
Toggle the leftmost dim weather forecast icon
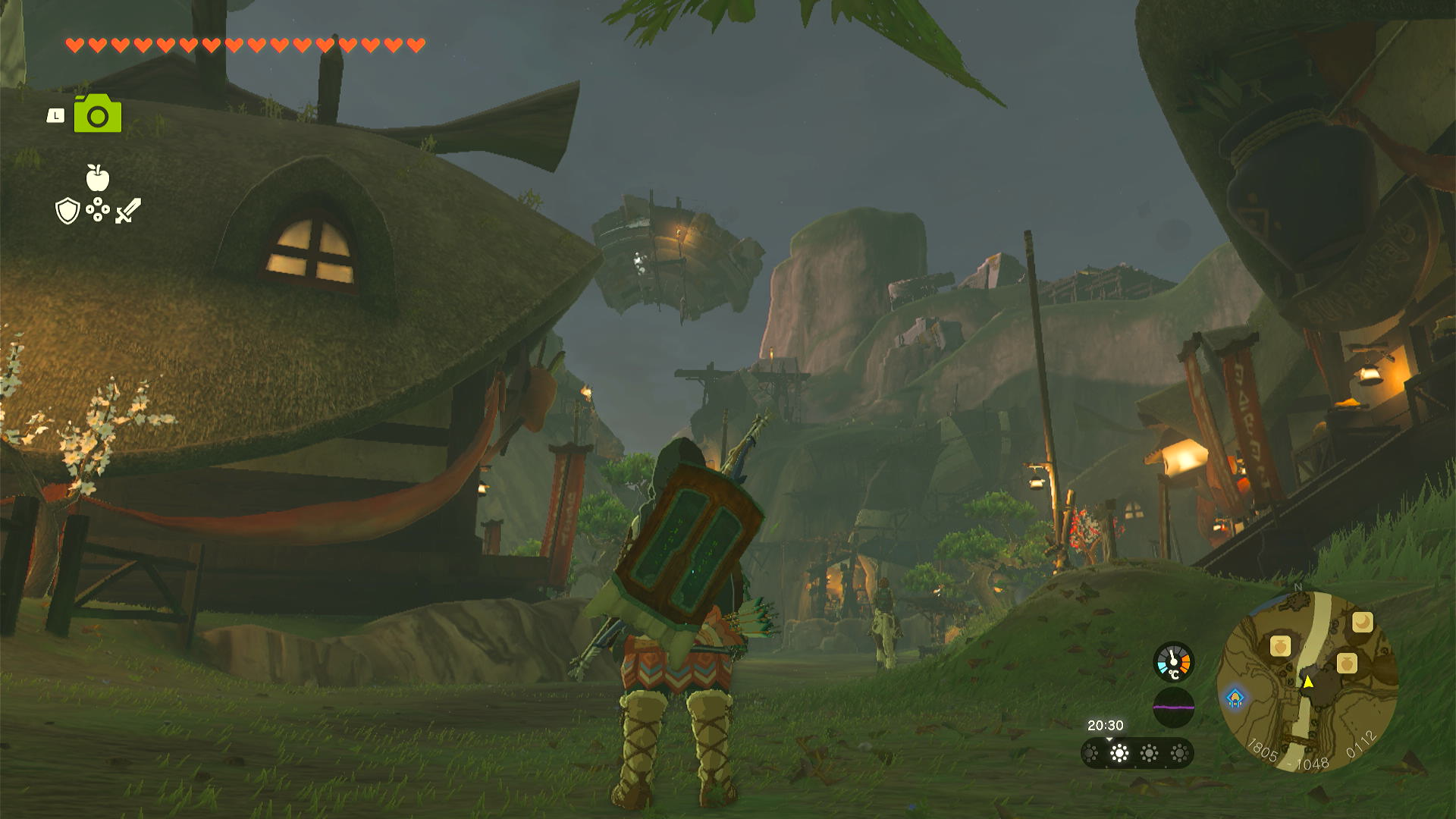point(1091,753)
